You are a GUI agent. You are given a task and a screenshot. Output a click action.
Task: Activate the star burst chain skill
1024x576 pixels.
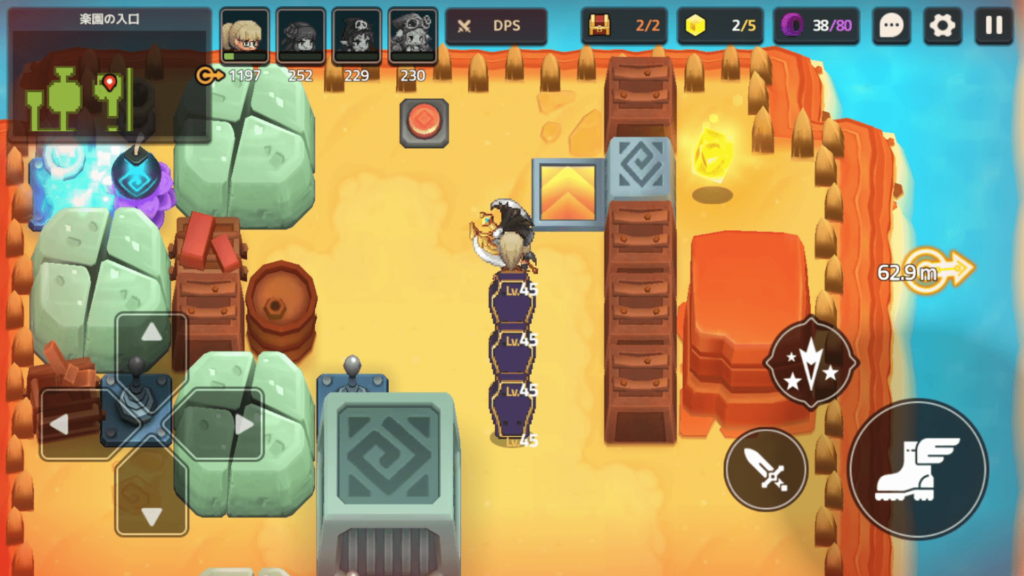pos(810,363)
